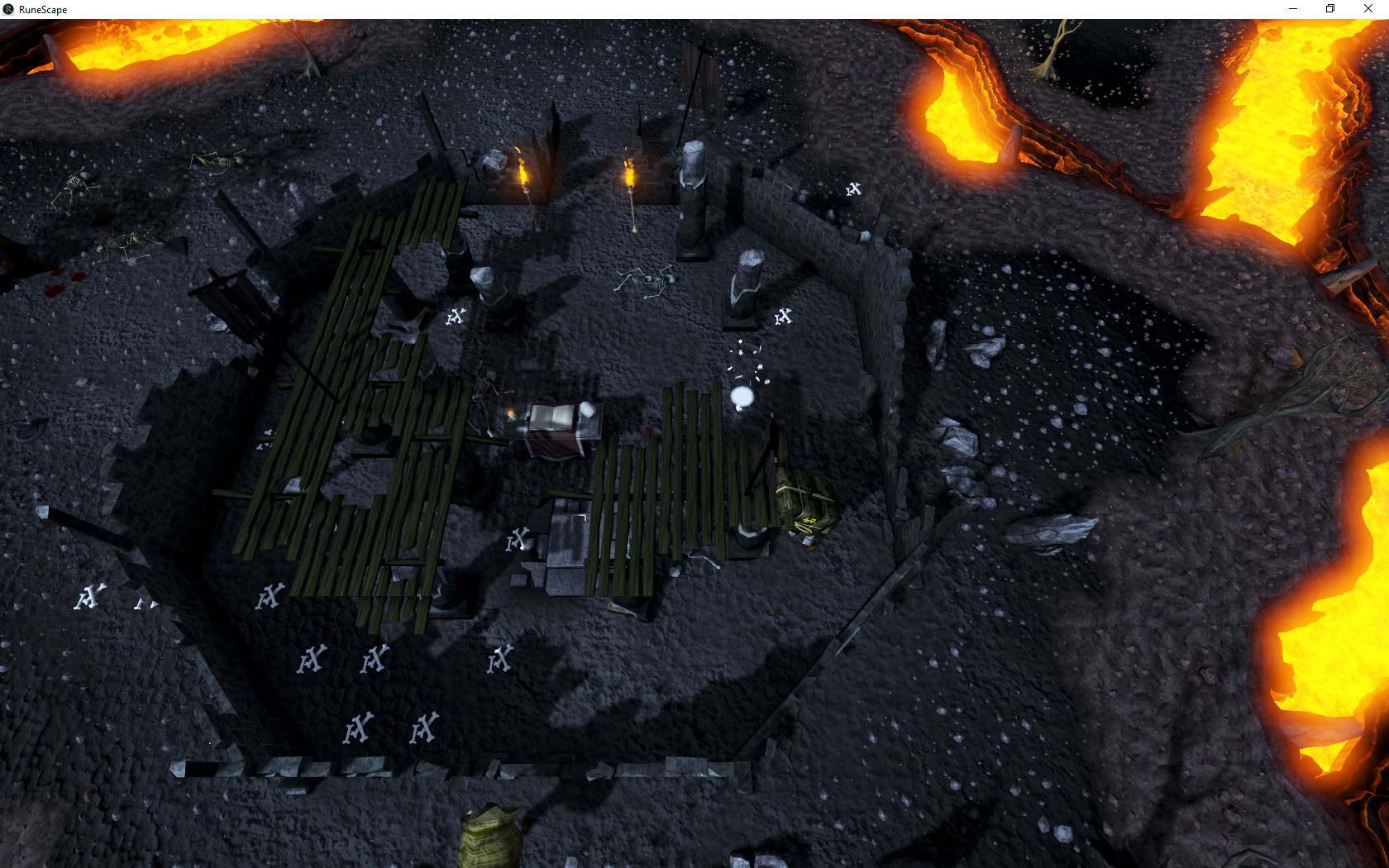The image size is (1389, 868).
Task: Minimize the RuneScape window
Action: 1292,9
